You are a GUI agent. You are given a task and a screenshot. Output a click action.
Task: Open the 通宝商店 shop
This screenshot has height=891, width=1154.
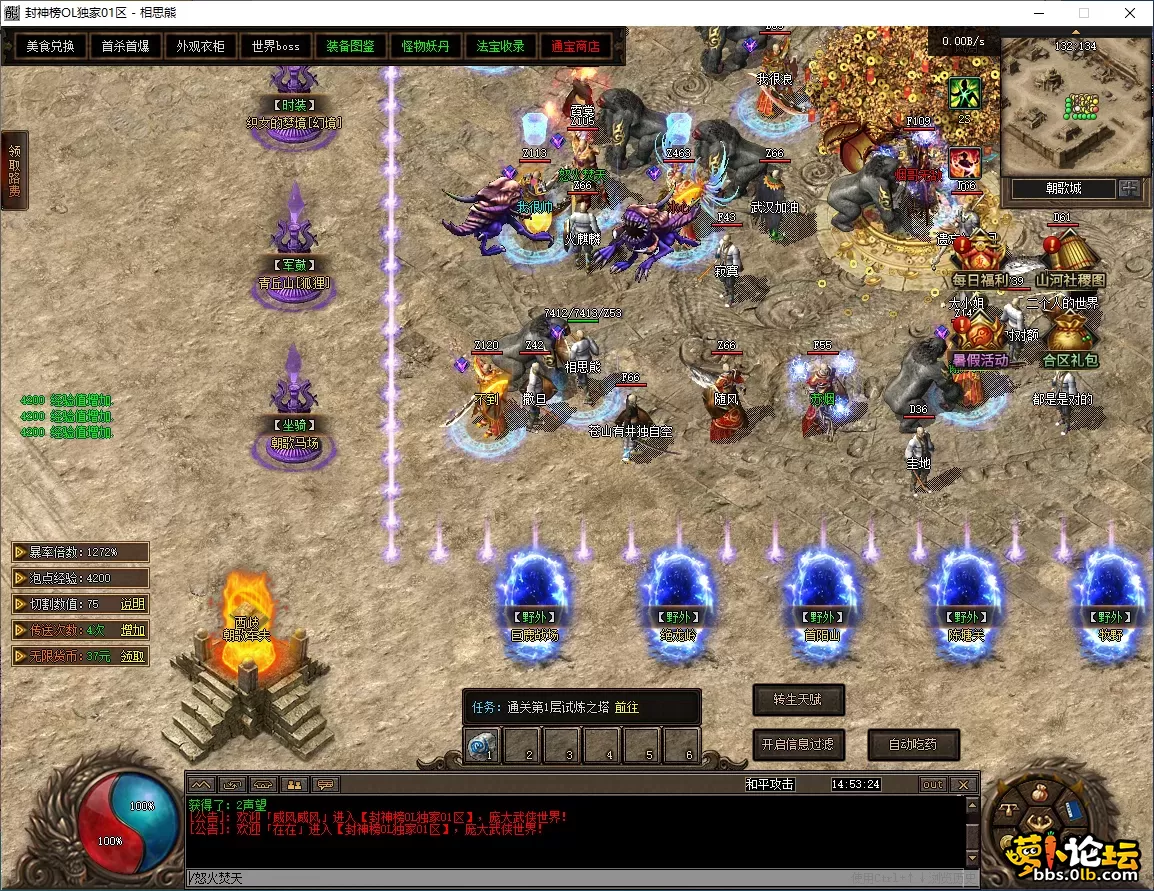tap(575, 46)
